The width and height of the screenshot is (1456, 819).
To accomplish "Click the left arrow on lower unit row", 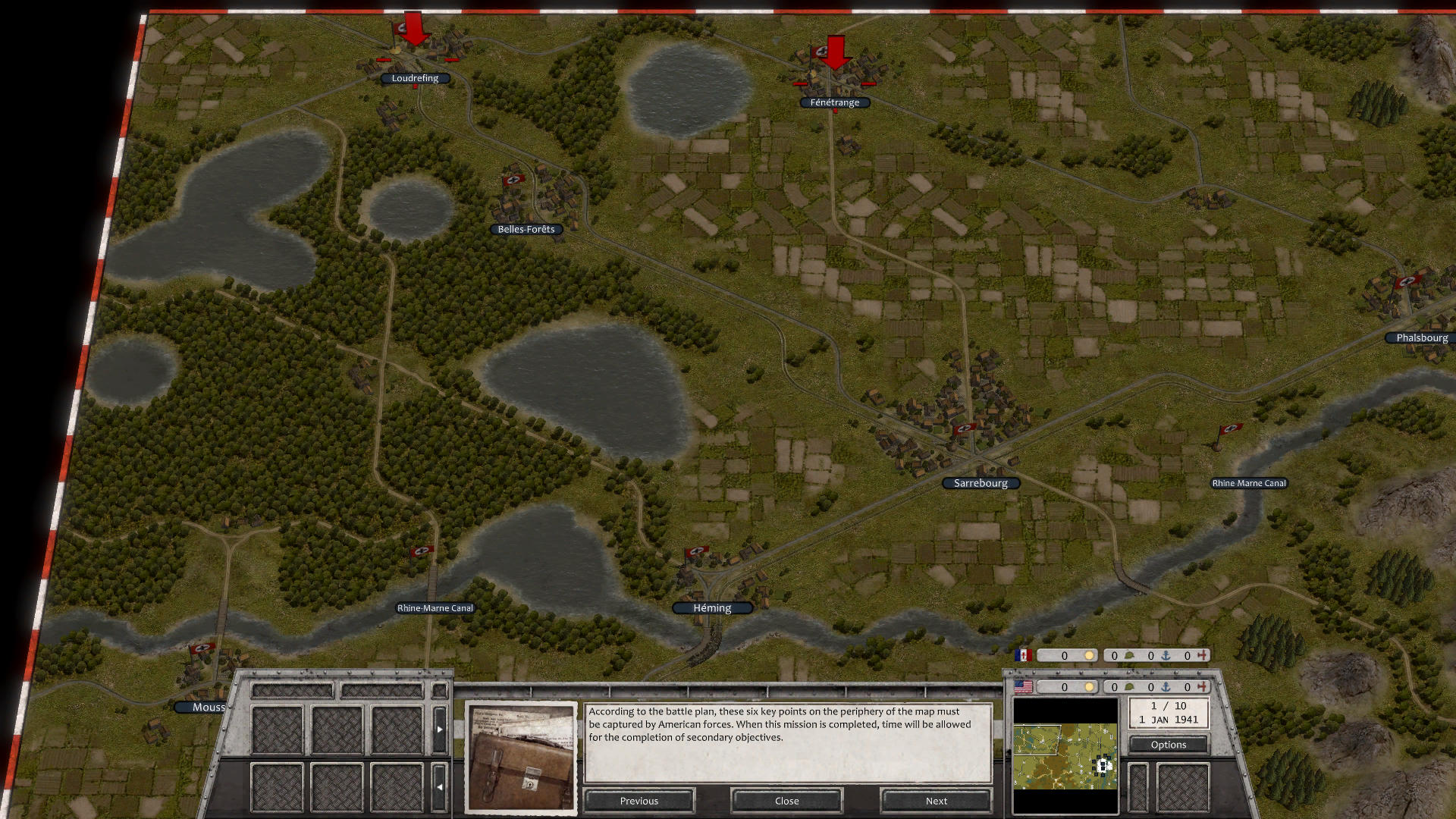I will [x=440, y=787].
